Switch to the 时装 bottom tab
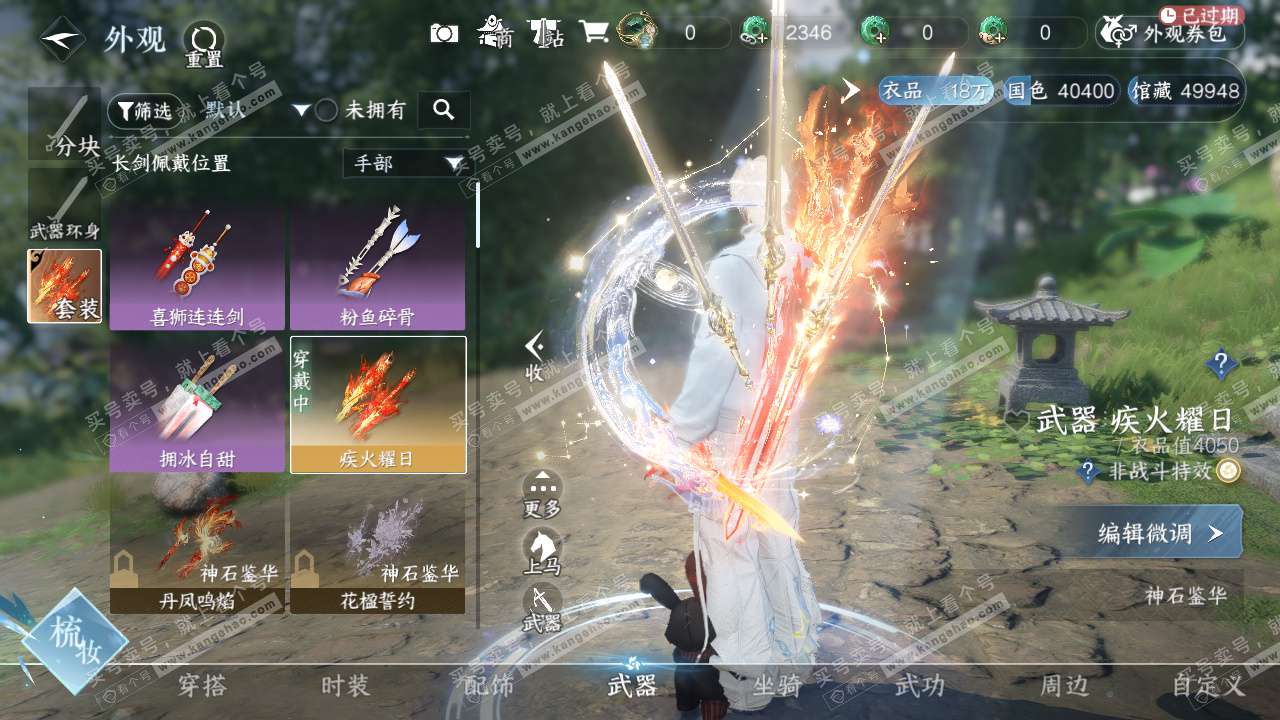This screenshot has height=720, width=1280. pos(345,686)
